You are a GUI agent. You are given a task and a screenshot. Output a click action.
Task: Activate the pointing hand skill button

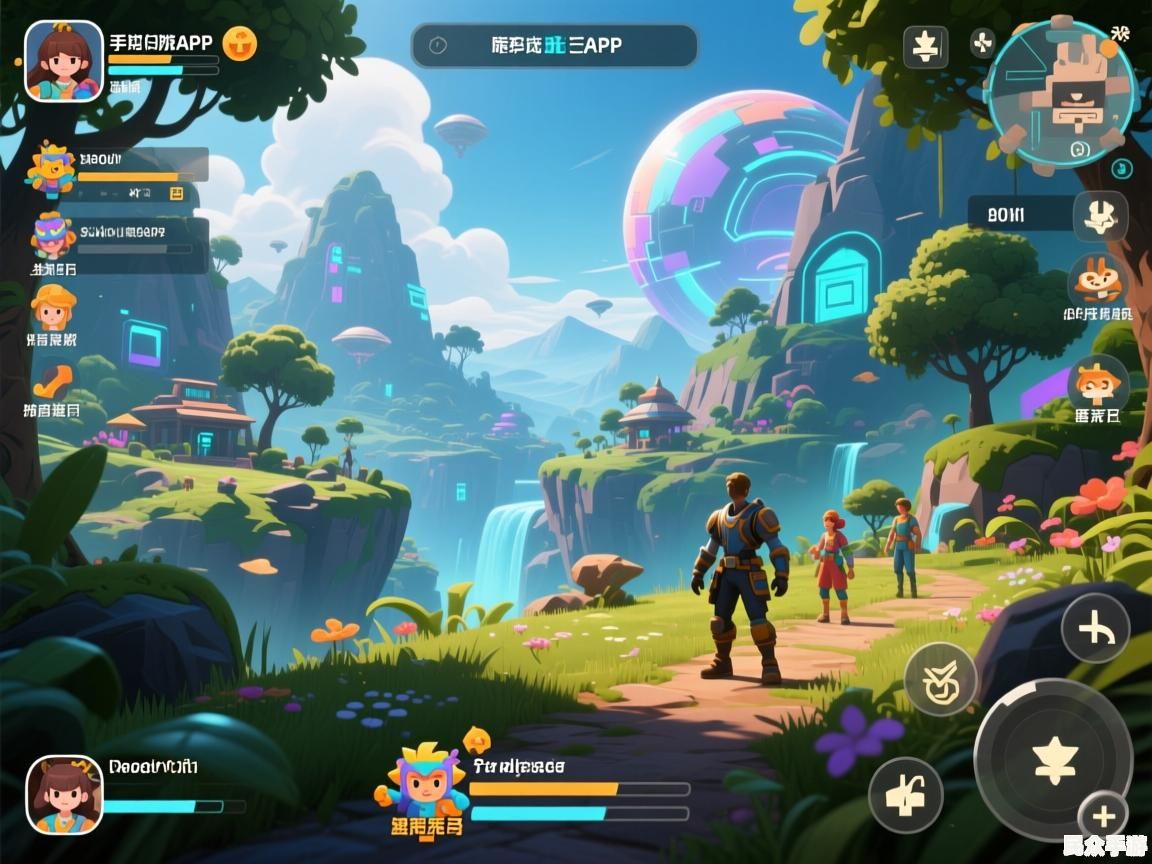coord(905,795)
